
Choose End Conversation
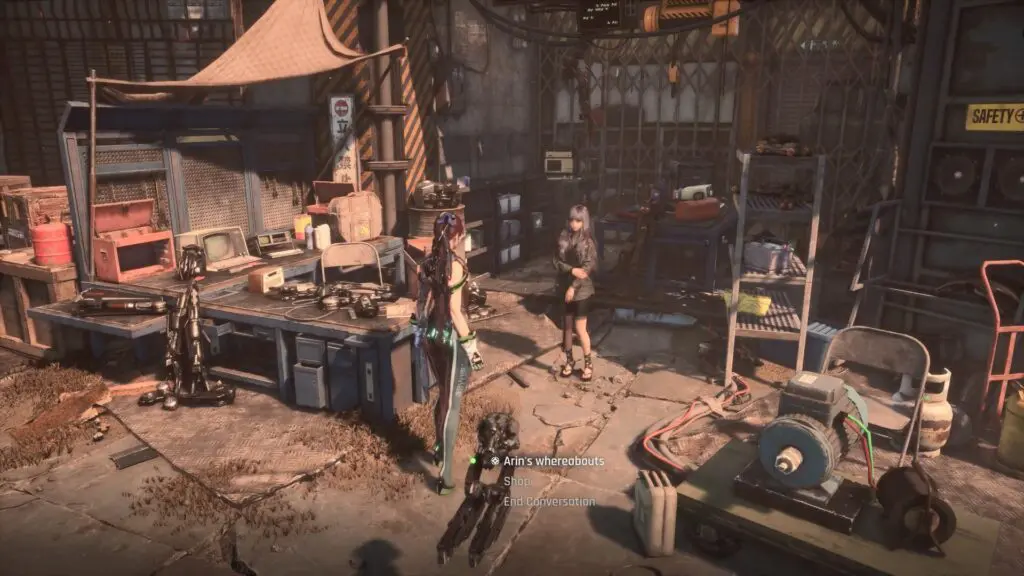point(549,502)
